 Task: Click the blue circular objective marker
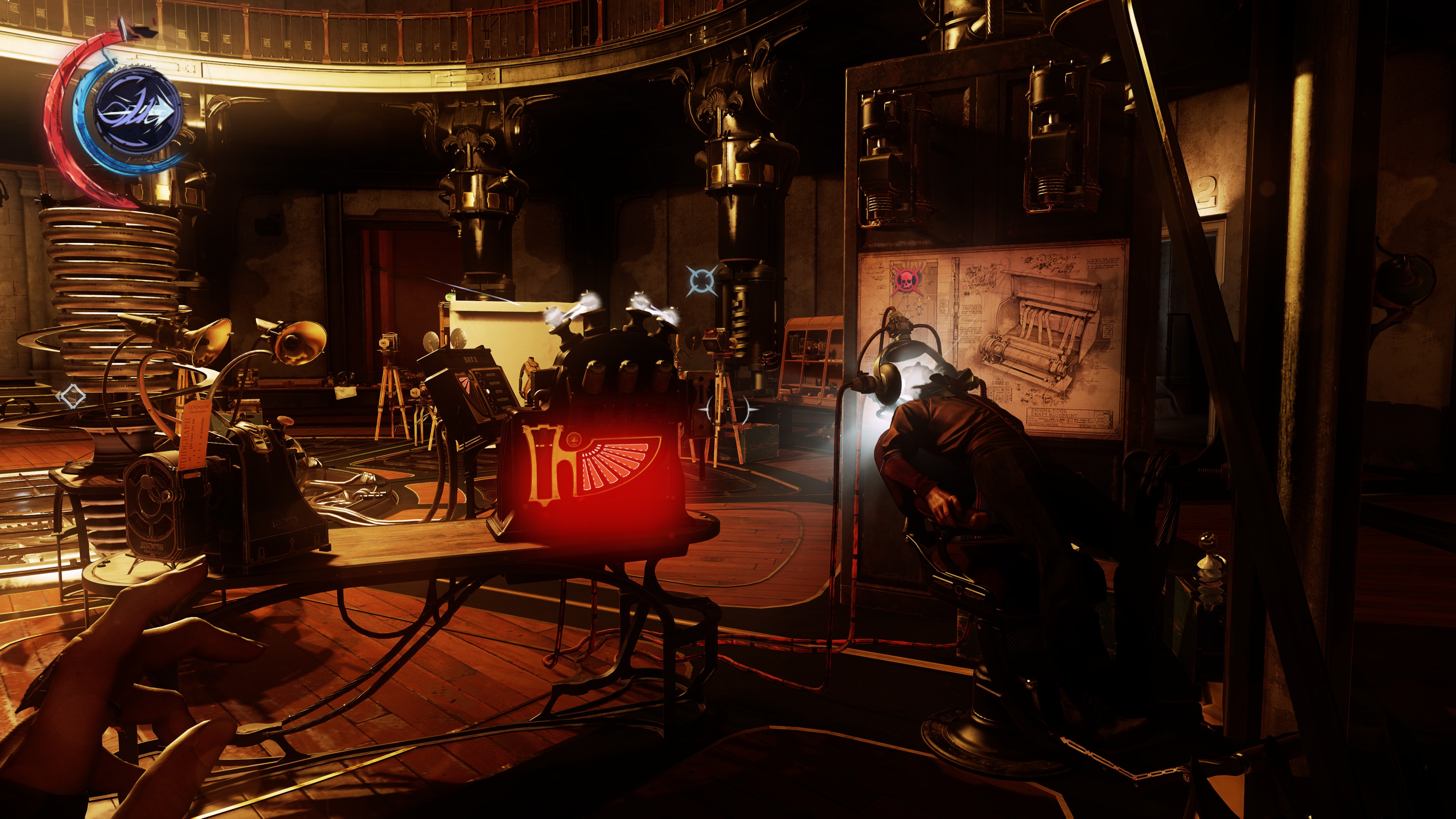pyautogui.click(x=702, y=280)
